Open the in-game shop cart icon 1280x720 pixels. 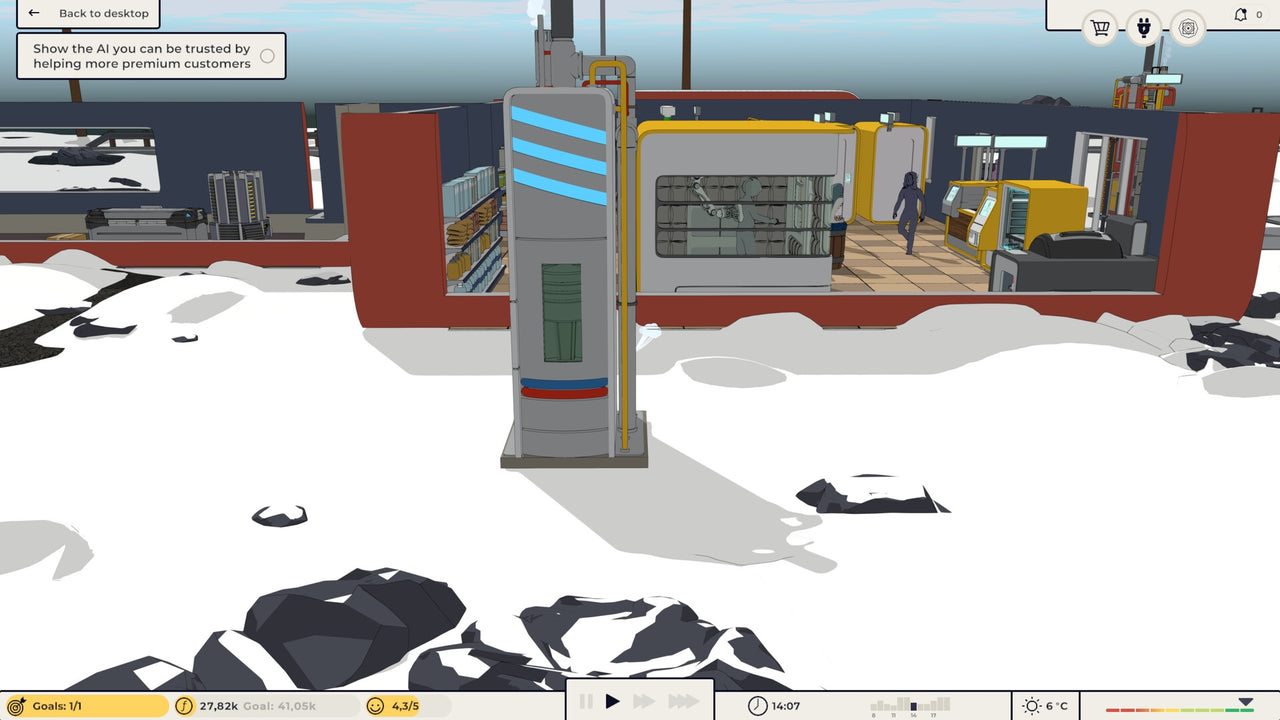coord(1099,28)
